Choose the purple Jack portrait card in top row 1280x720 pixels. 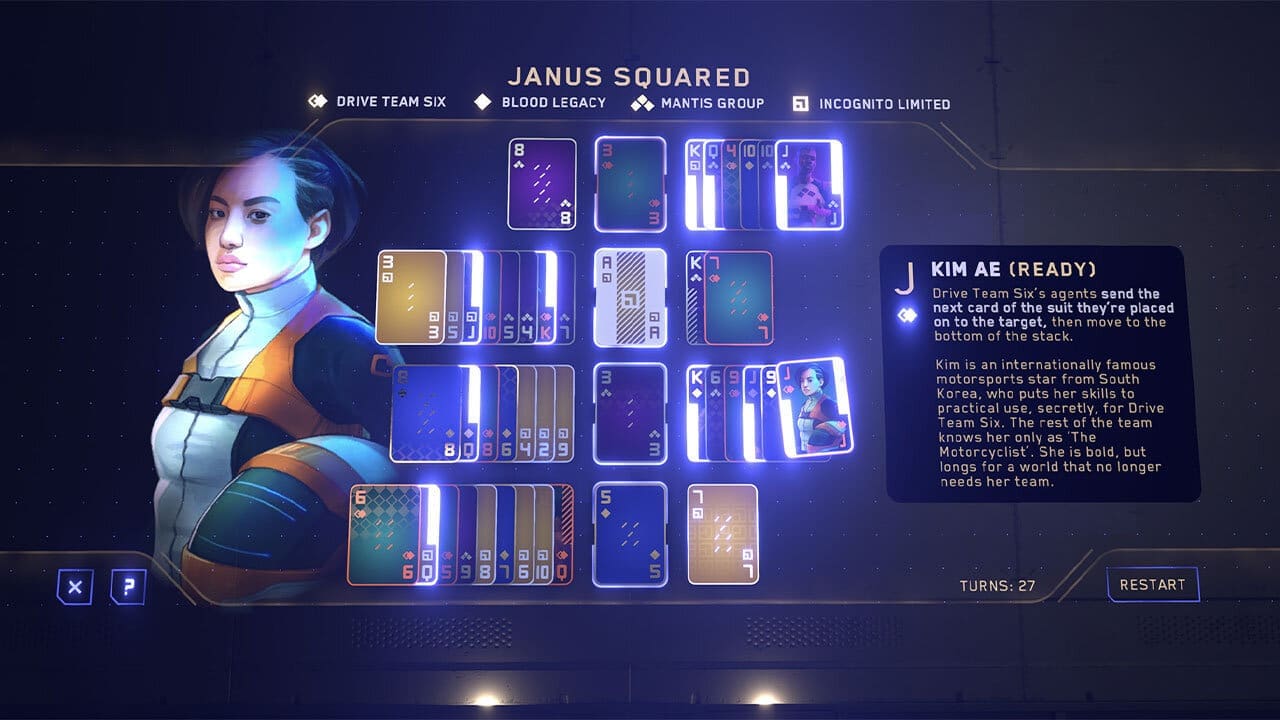810,185
